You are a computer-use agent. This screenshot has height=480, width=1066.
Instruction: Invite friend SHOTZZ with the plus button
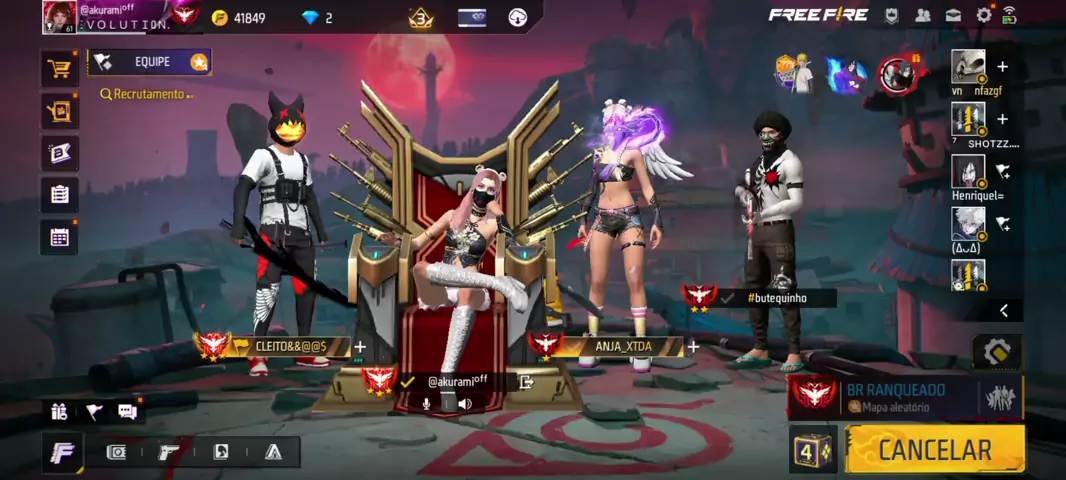[1002, 119]
